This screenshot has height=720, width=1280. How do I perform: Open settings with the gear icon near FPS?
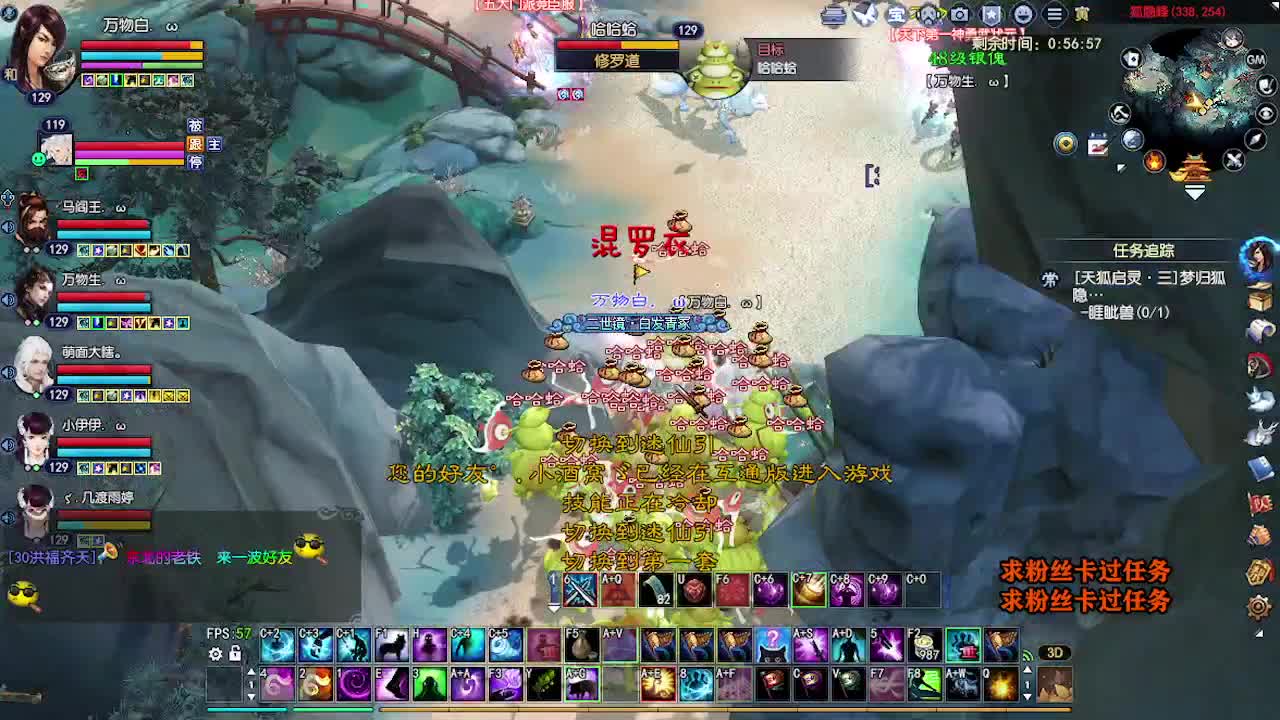pyautogui.click(x=215, y=654)
